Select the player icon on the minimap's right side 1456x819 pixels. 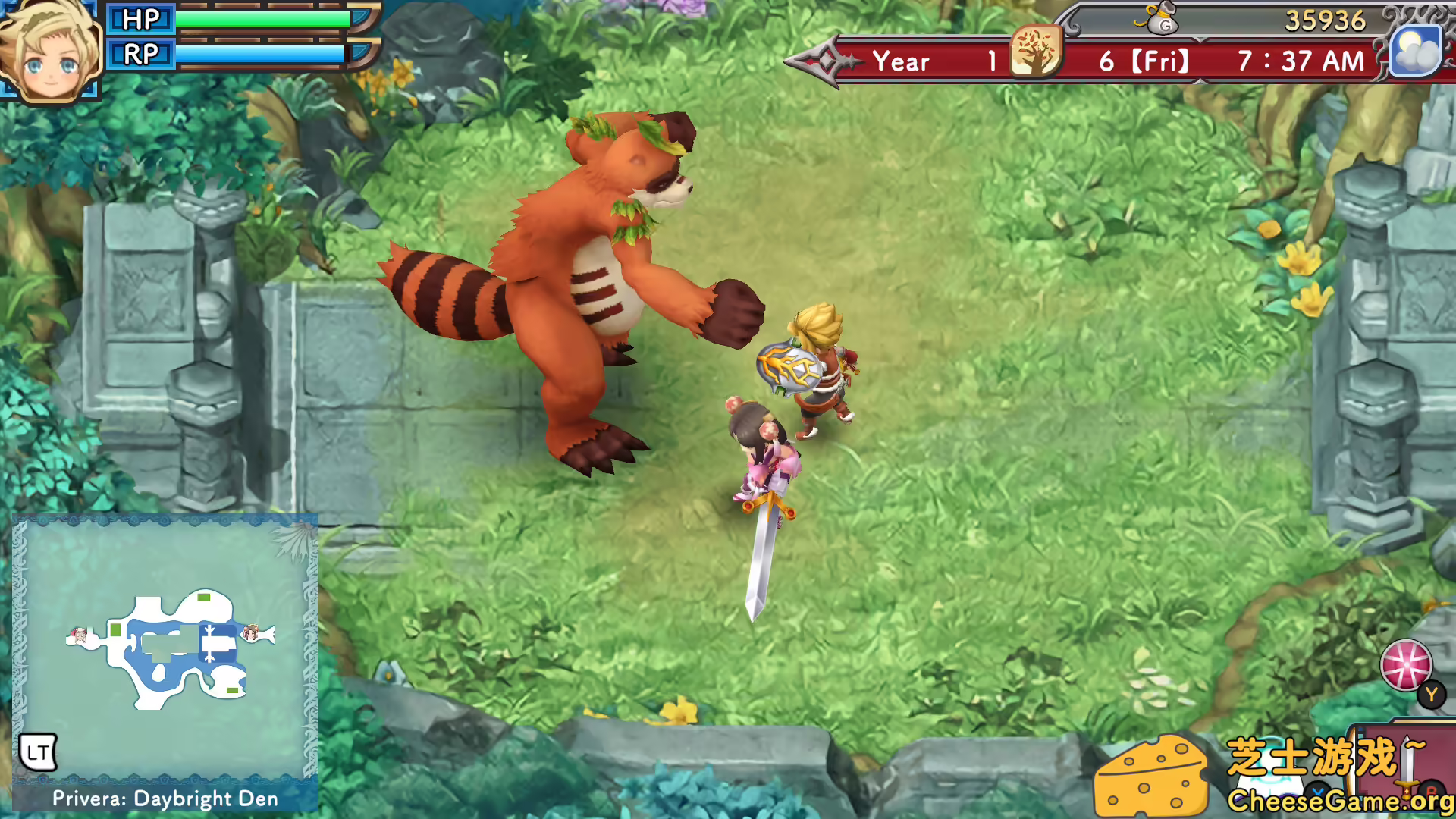click(x=253, y=633)
